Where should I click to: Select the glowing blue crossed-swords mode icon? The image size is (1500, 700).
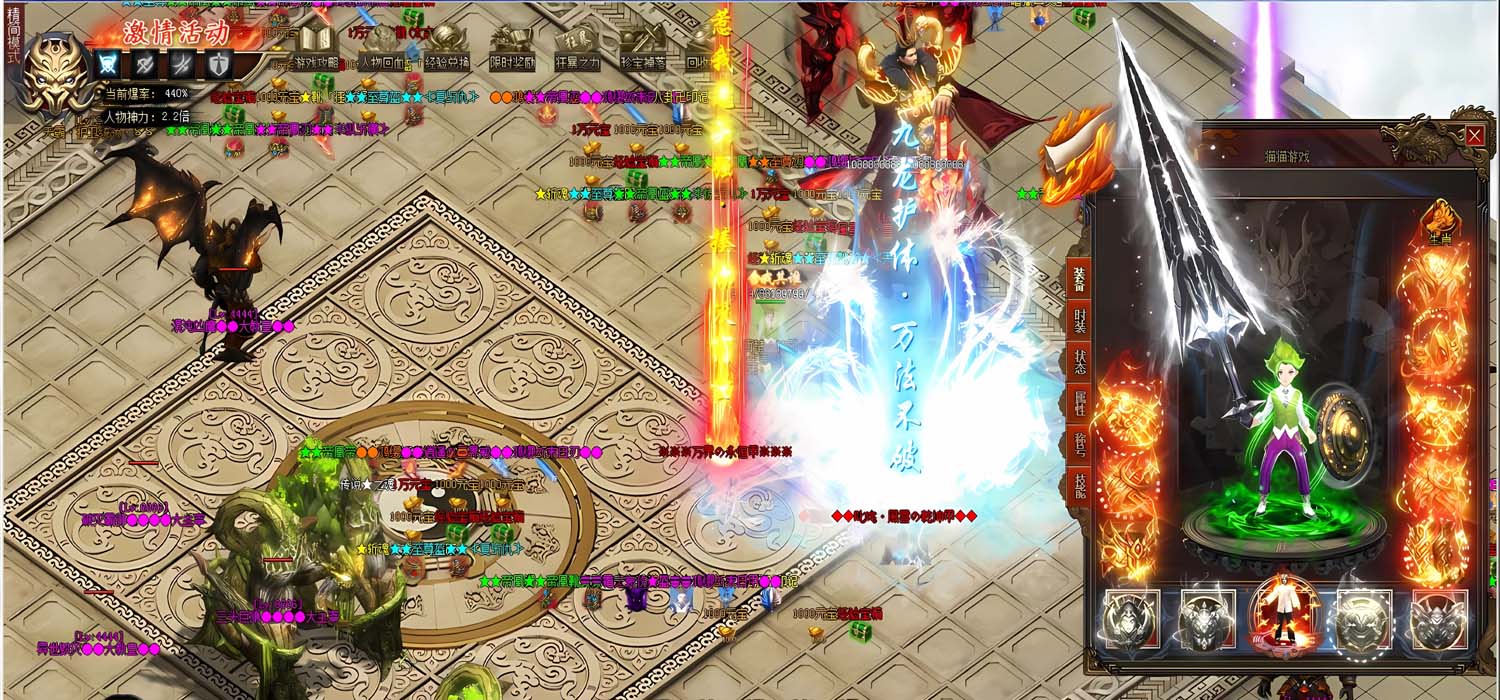[107, 65]
